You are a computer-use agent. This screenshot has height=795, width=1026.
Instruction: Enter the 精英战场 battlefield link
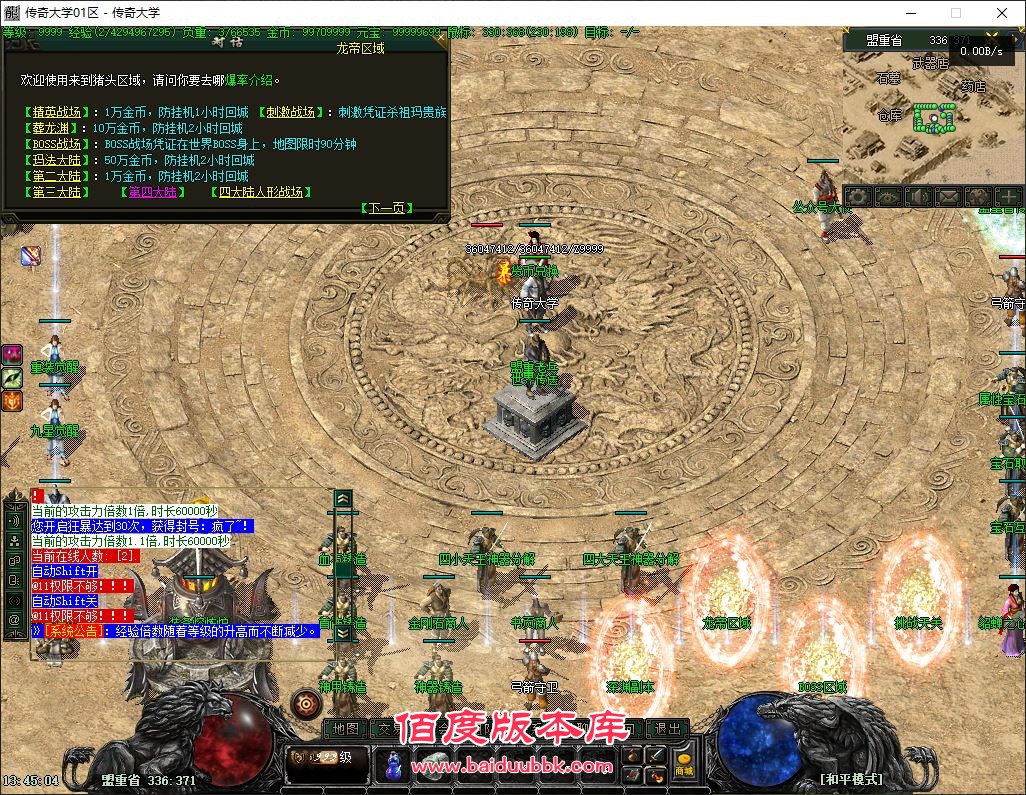56,112
